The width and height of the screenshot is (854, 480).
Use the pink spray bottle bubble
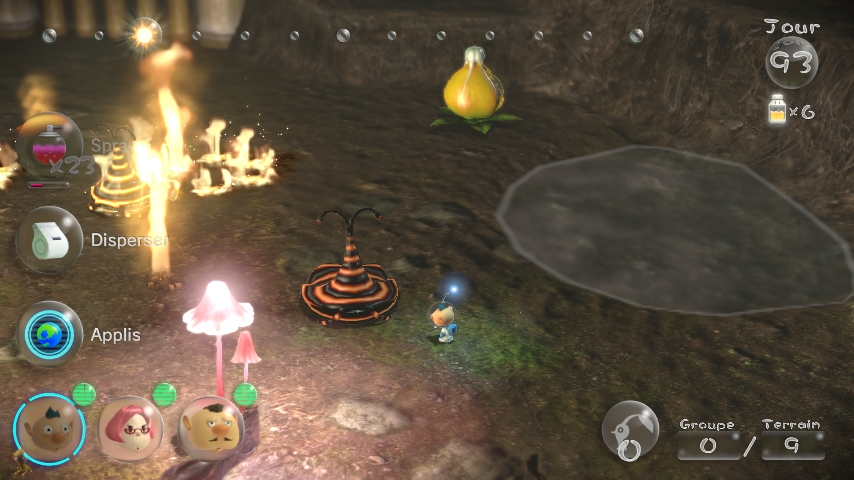pos(49,146)
